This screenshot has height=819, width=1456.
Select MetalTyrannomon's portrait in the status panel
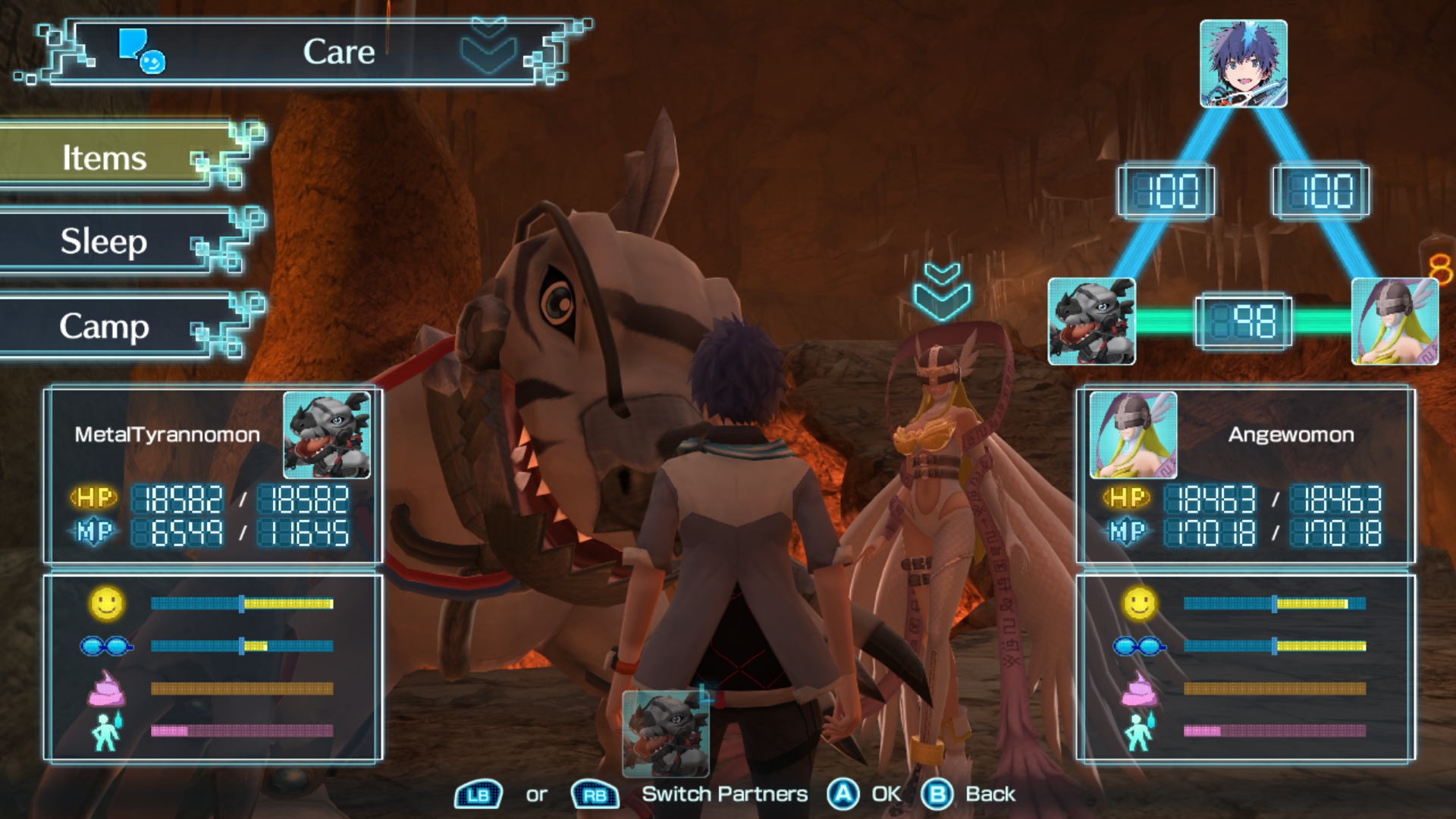327,435
